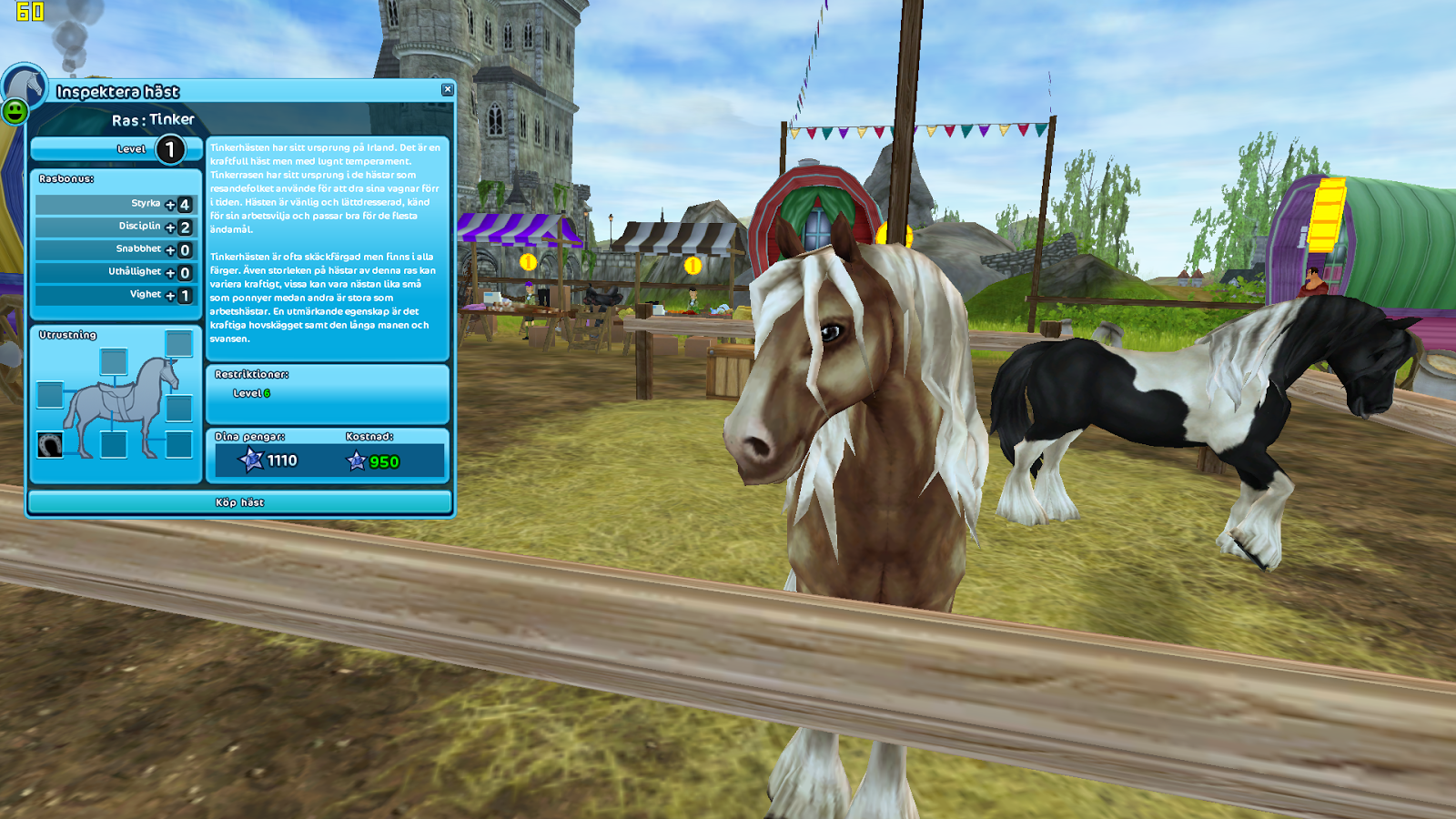Select the green smiley mood icon
Screen dimensions: 1456x819
15,115
